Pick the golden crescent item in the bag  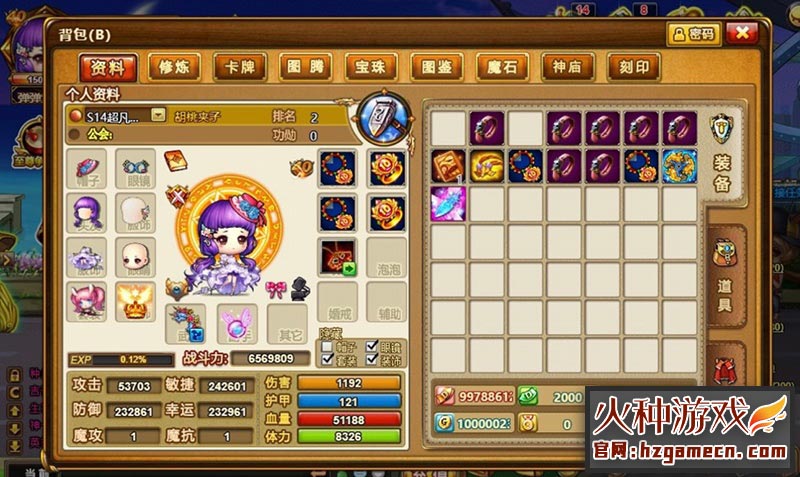pyautogui.click(x=488, y=165)
